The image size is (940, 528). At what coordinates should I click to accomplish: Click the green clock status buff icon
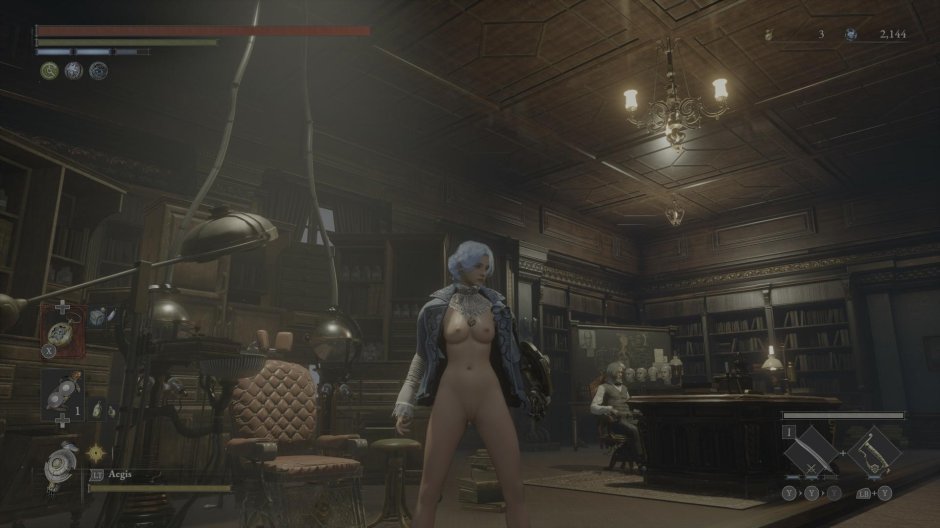coord(48,70)
